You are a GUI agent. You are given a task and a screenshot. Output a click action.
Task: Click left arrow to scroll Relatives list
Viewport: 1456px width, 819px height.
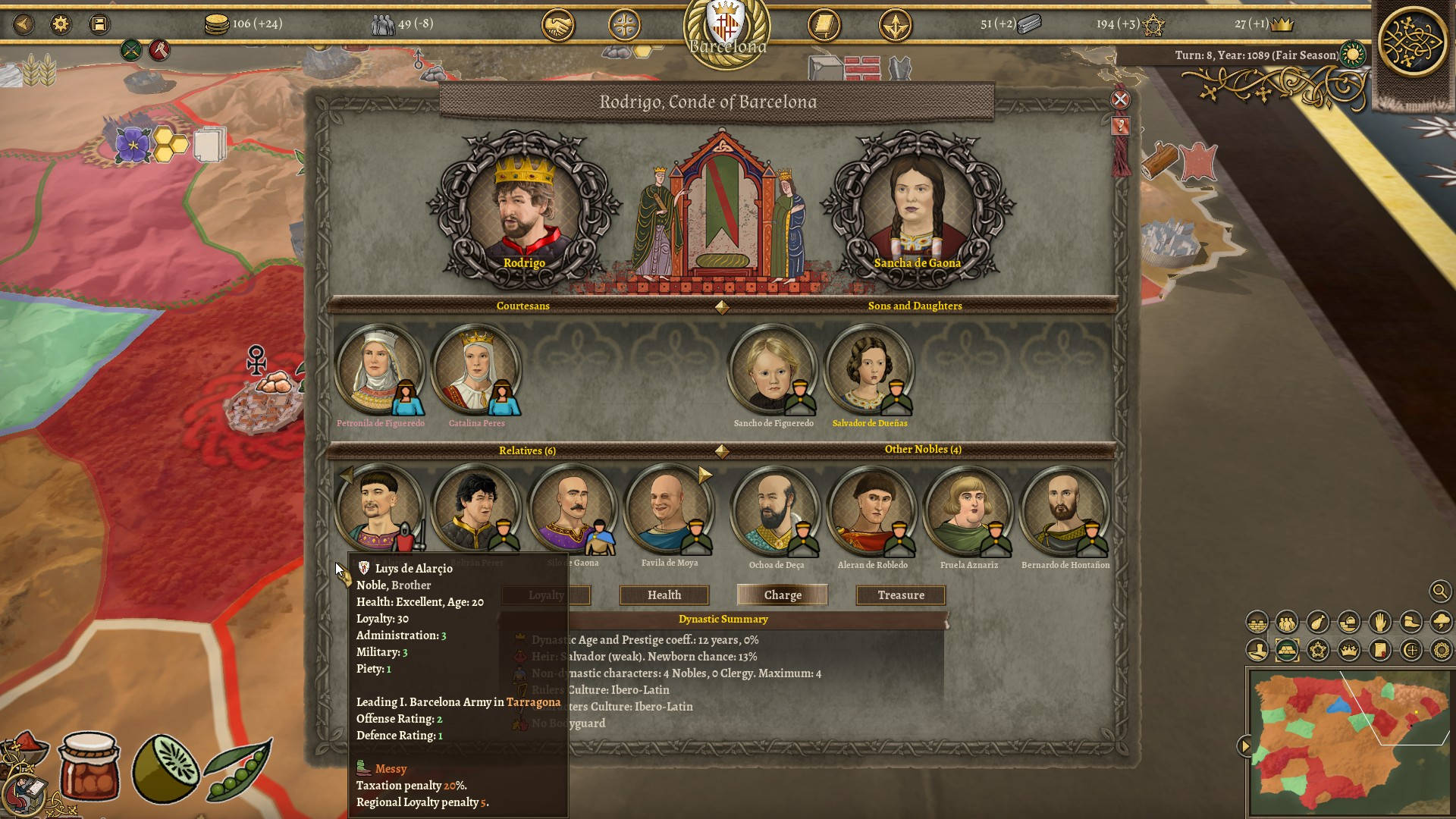[346, 474]
